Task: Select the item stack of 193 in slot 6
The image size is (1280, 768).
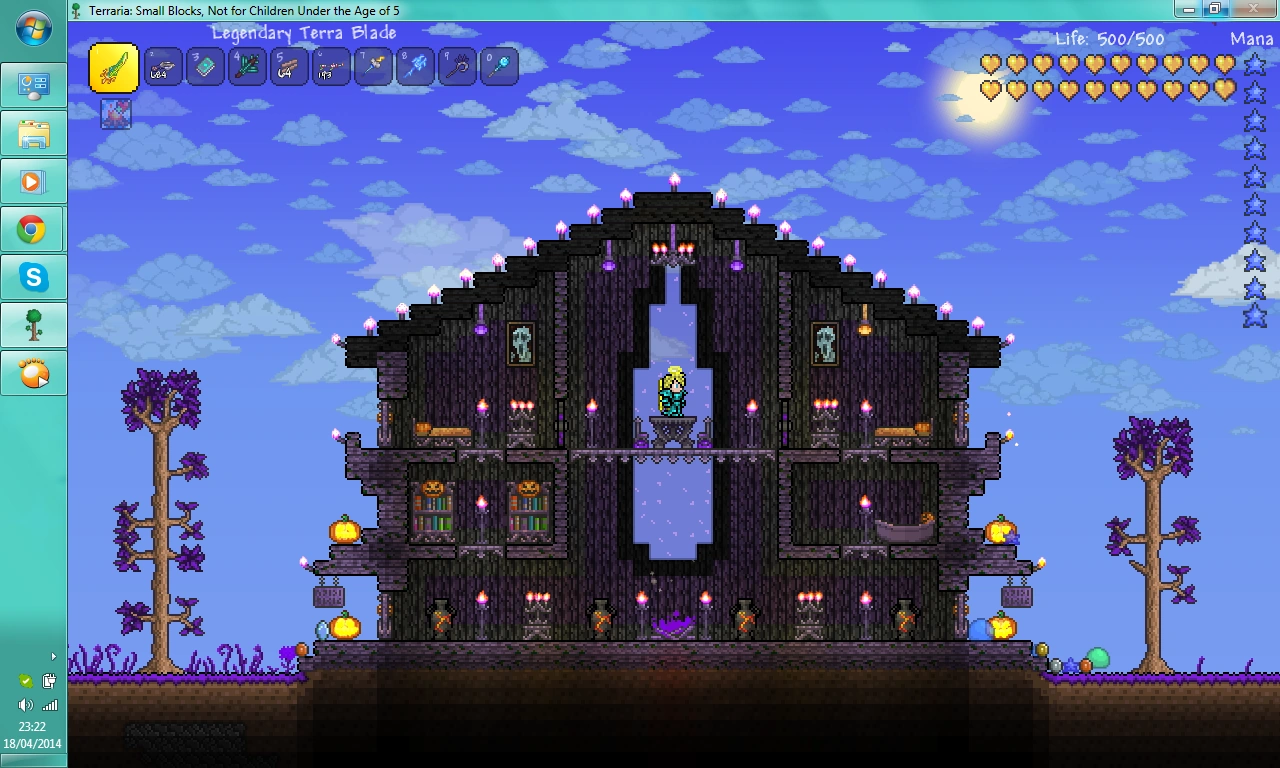Action: pos(331,67)
